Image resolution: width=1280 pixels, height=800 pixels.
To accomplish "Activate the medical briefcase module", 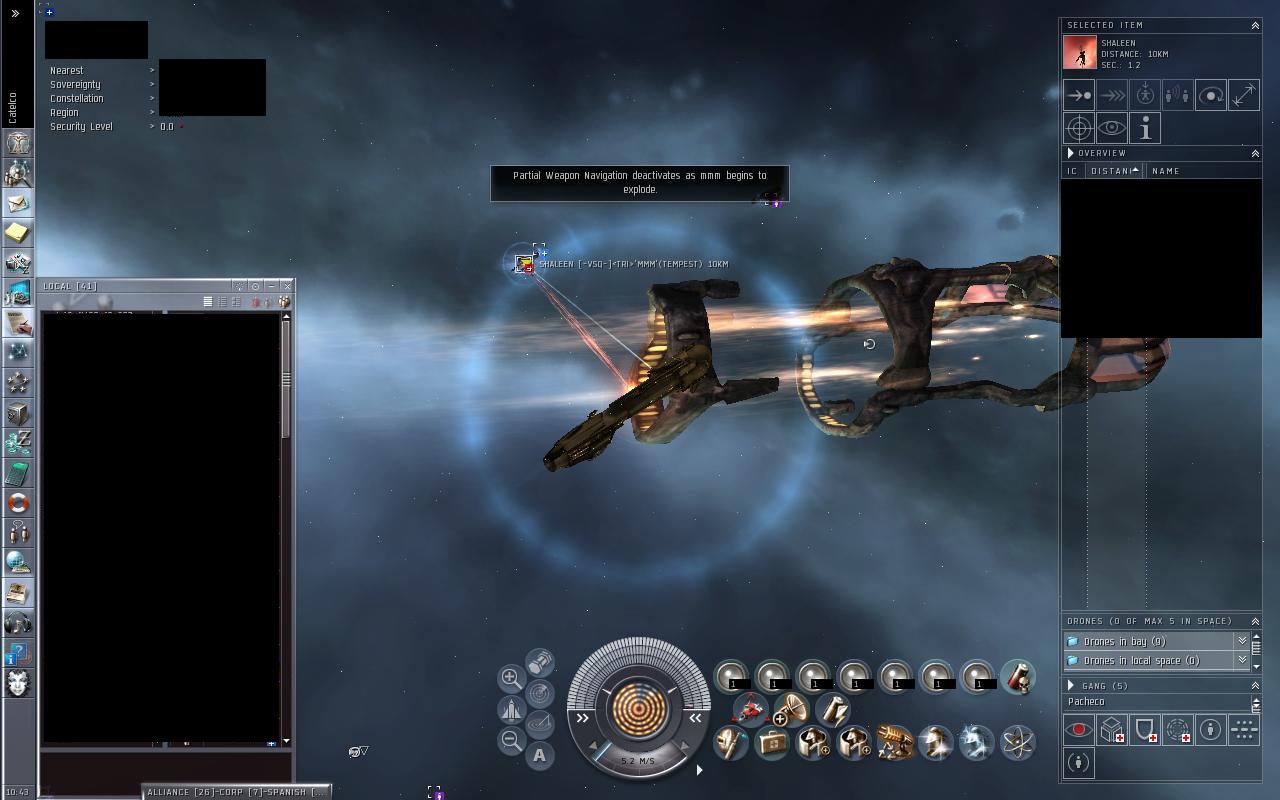I will pyautogui.click(x=772, y=742).
